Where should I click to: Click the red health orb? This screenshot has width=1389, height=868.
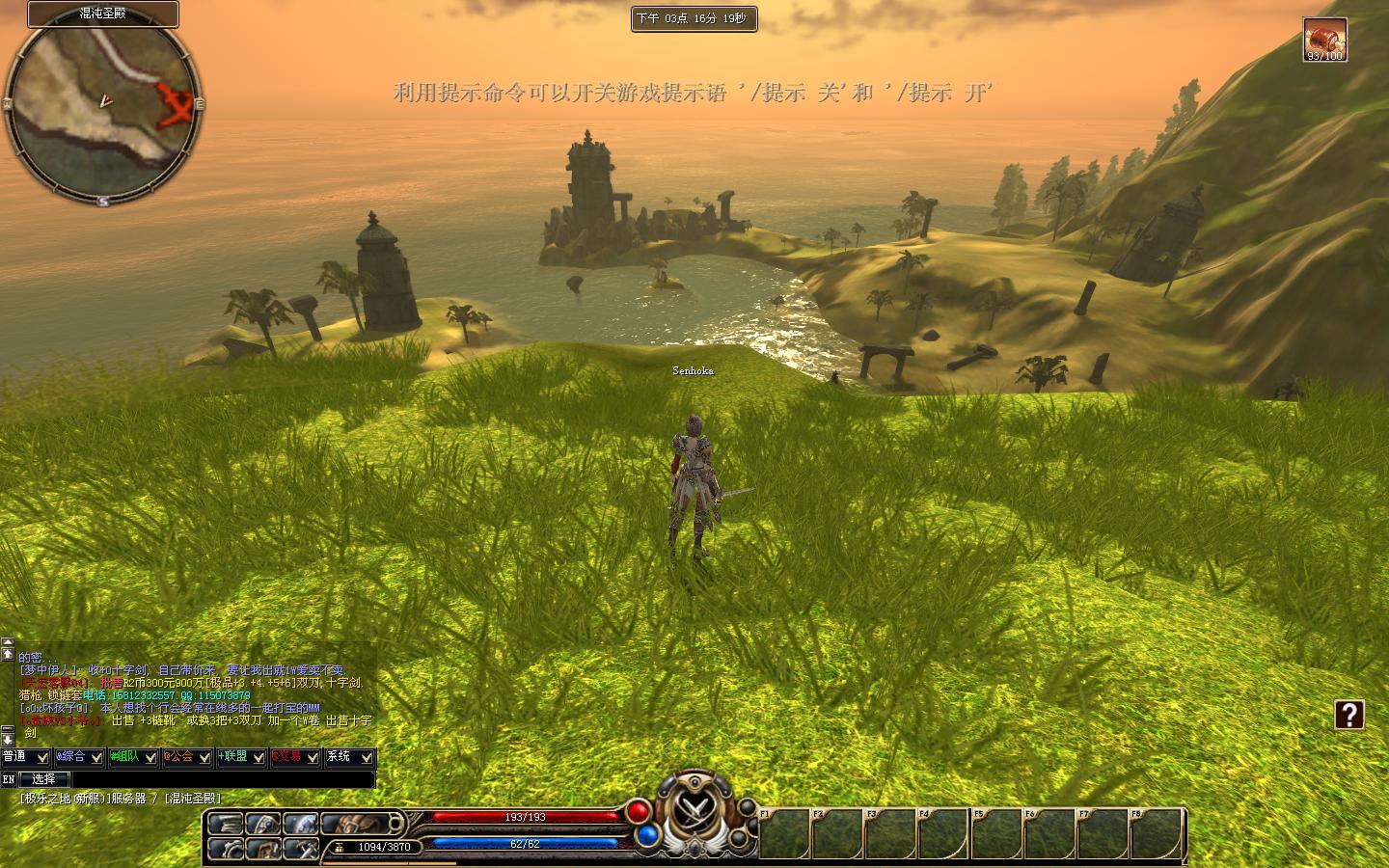pos(638,811)
